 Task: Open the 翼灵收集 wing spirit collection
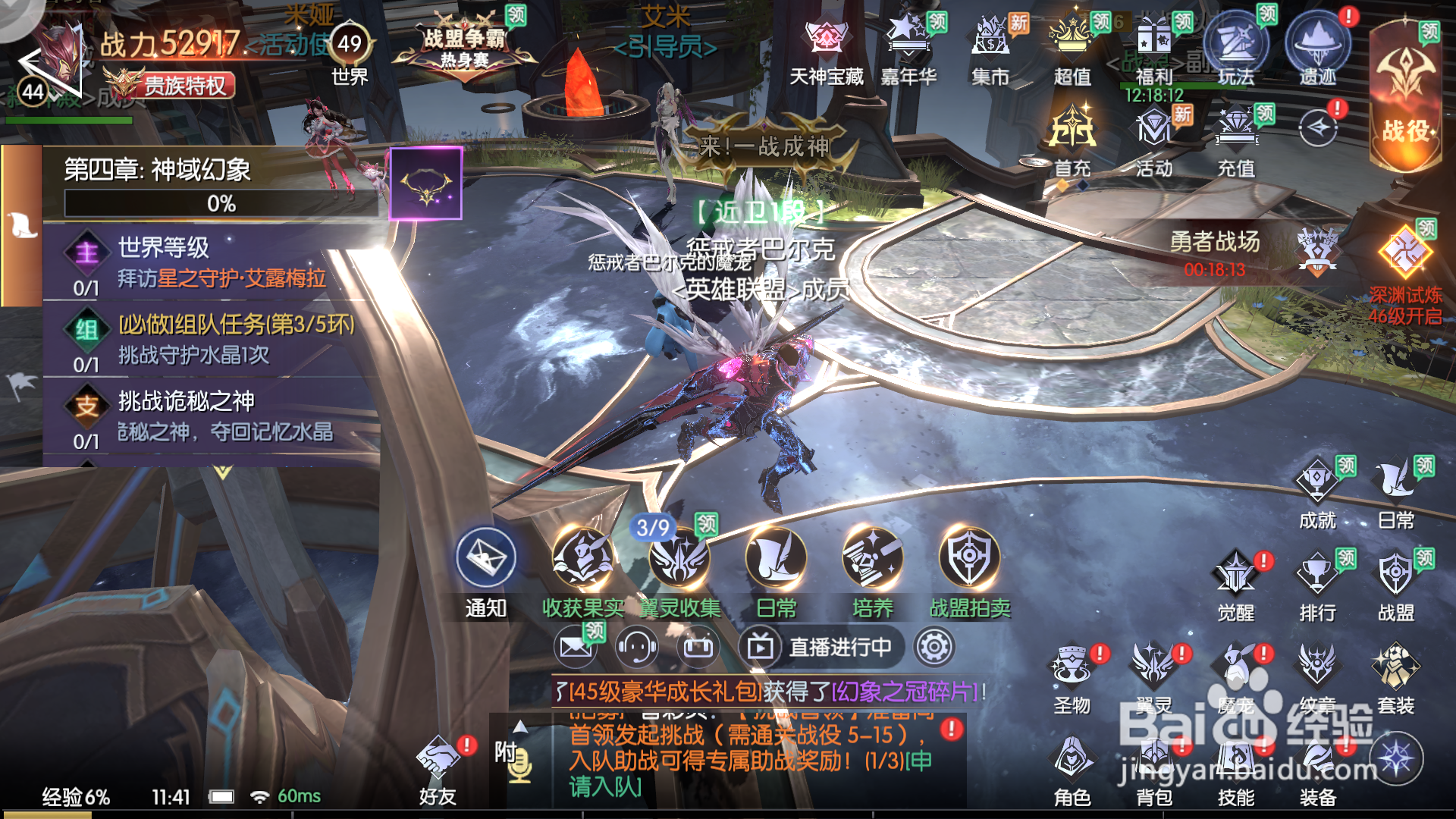pos(681,560)
